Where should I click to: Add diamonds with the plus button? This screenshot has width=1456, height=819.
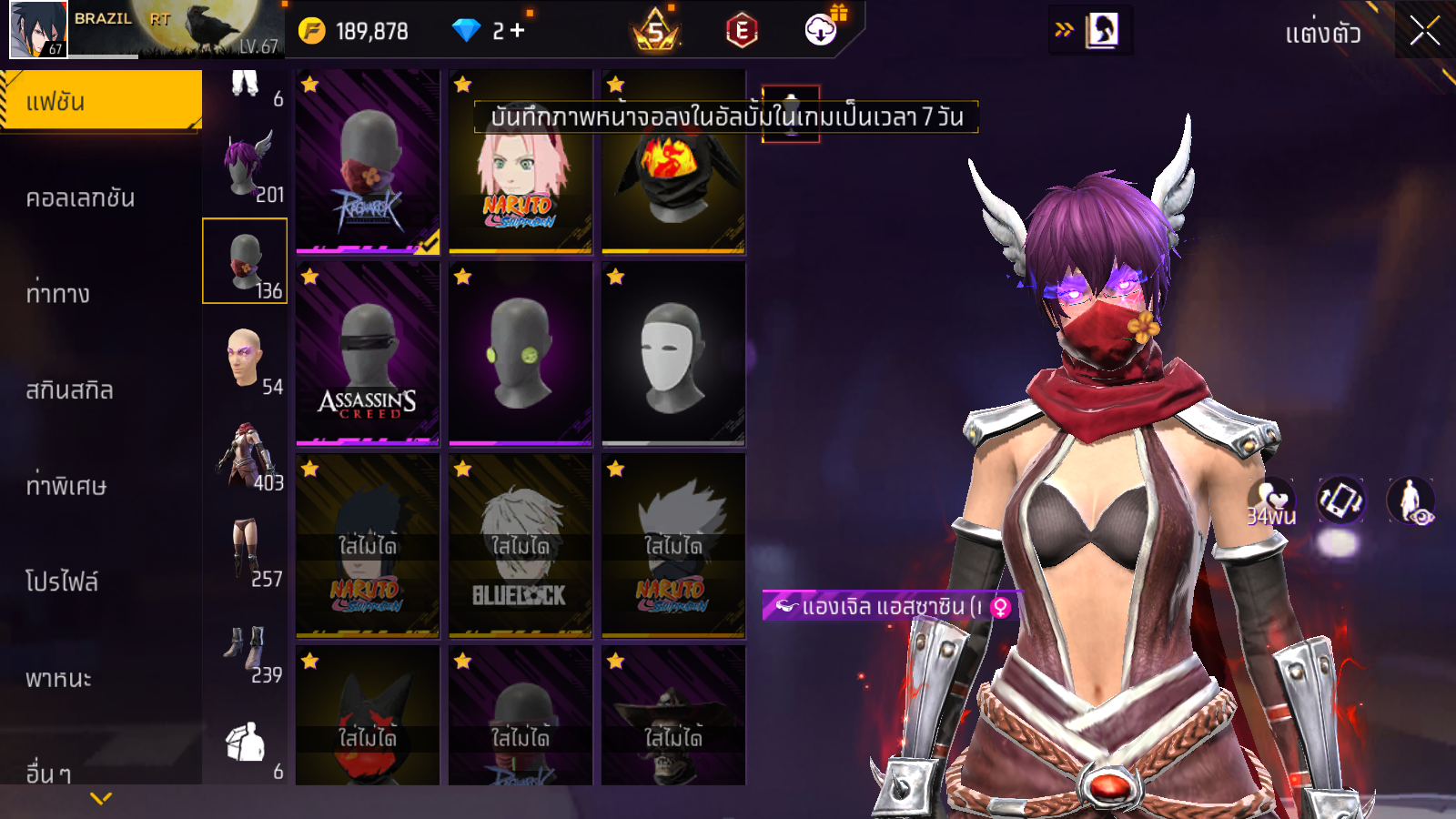(x=518, y=31)
